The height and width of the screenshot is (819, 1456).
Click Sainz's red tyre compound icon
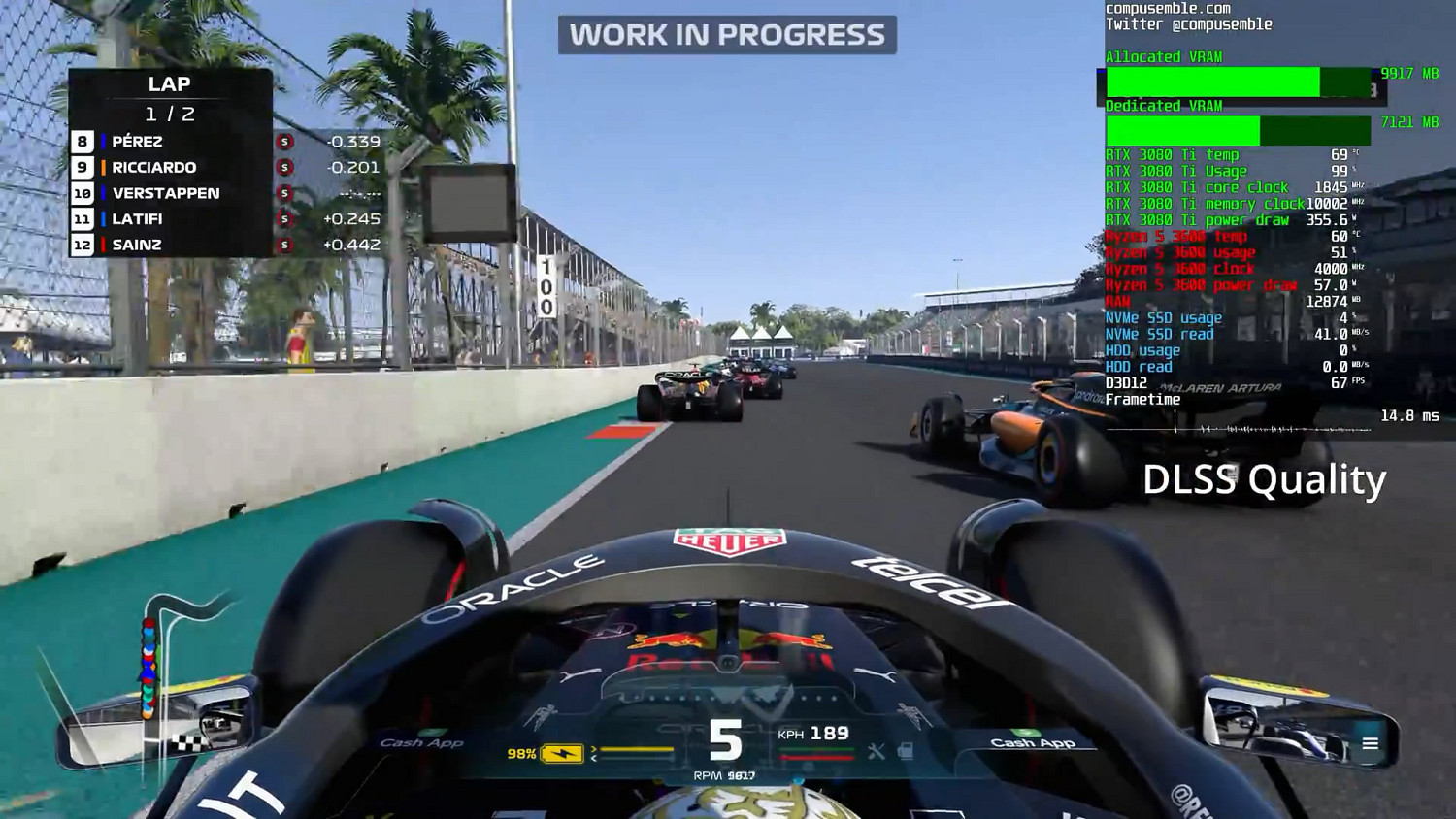point(284,245)
